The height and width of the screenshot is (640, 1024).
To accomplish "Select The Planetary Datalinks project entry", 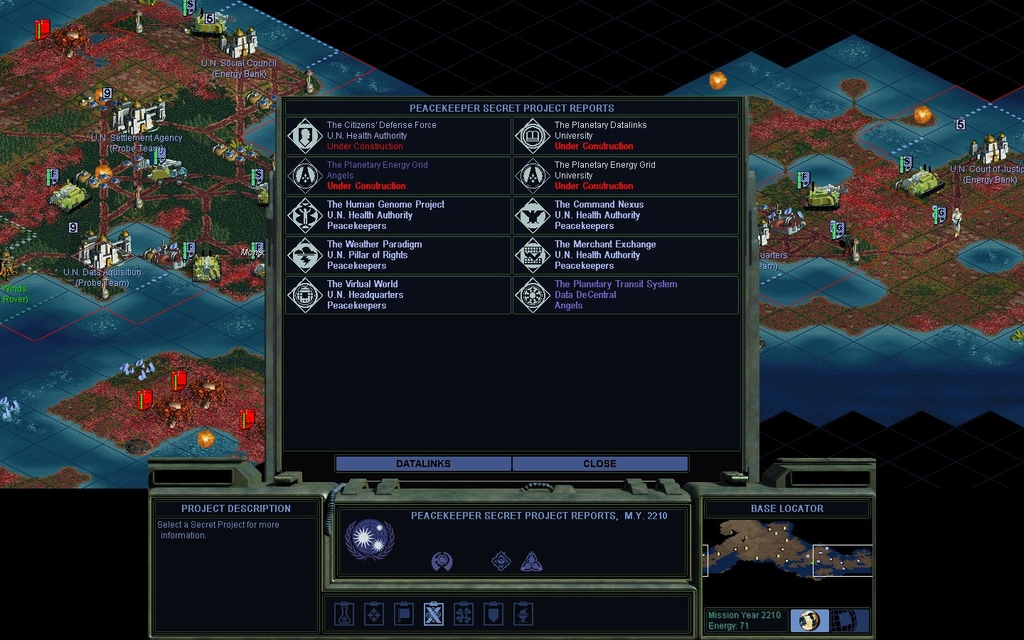I will (x=626, y=136).
